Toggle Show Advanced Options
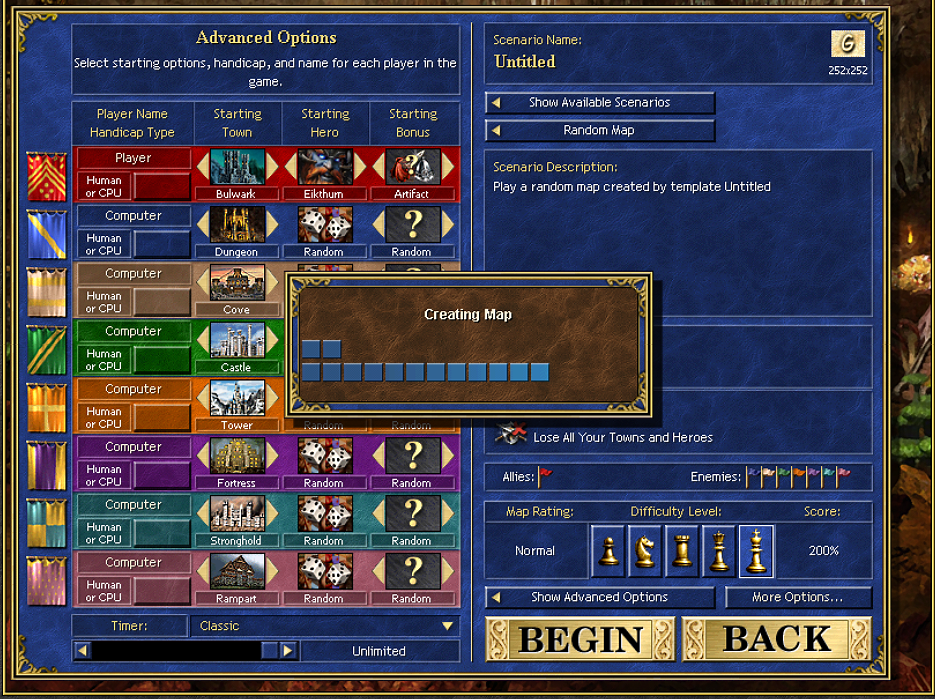The image size is (935, 699). pos(600,598)
